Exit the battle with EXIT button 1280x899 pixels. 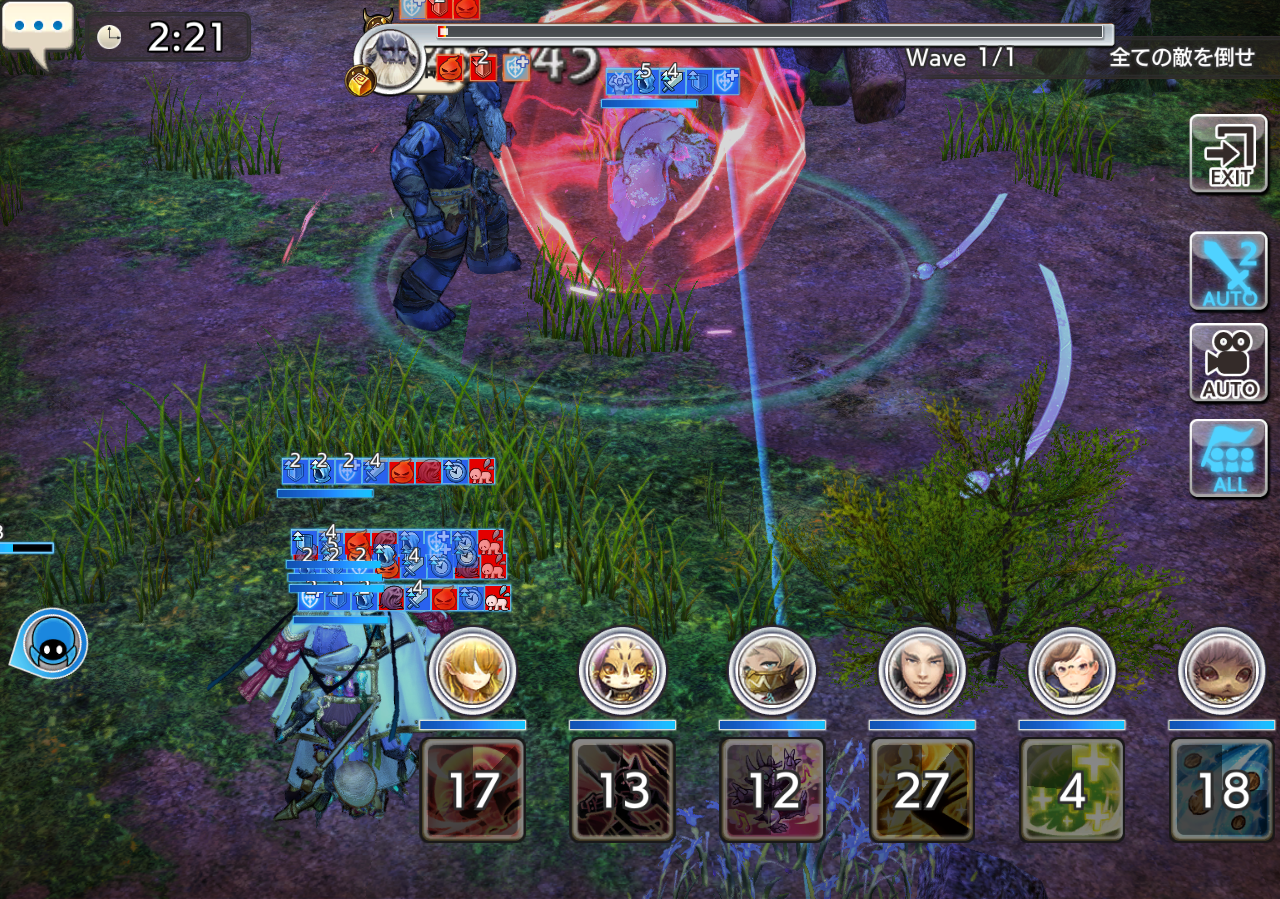[1229, 154]
